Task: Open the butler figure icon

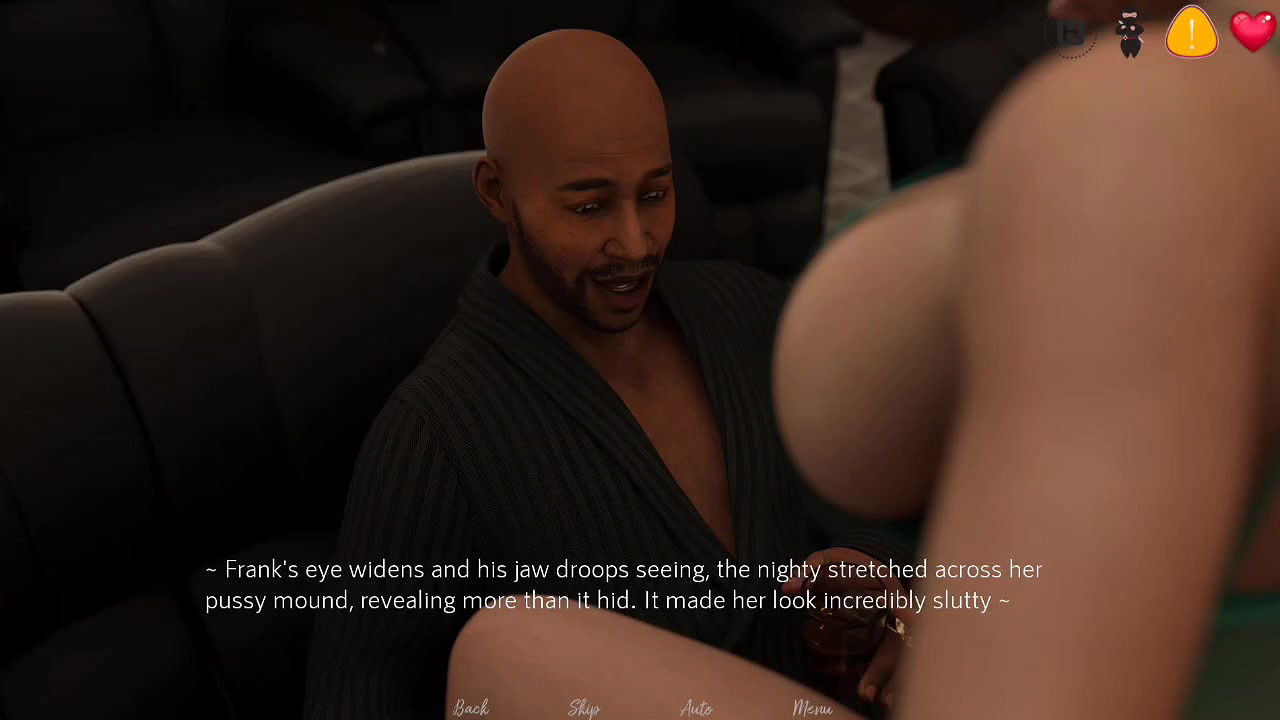Action: click(1130, 34)
